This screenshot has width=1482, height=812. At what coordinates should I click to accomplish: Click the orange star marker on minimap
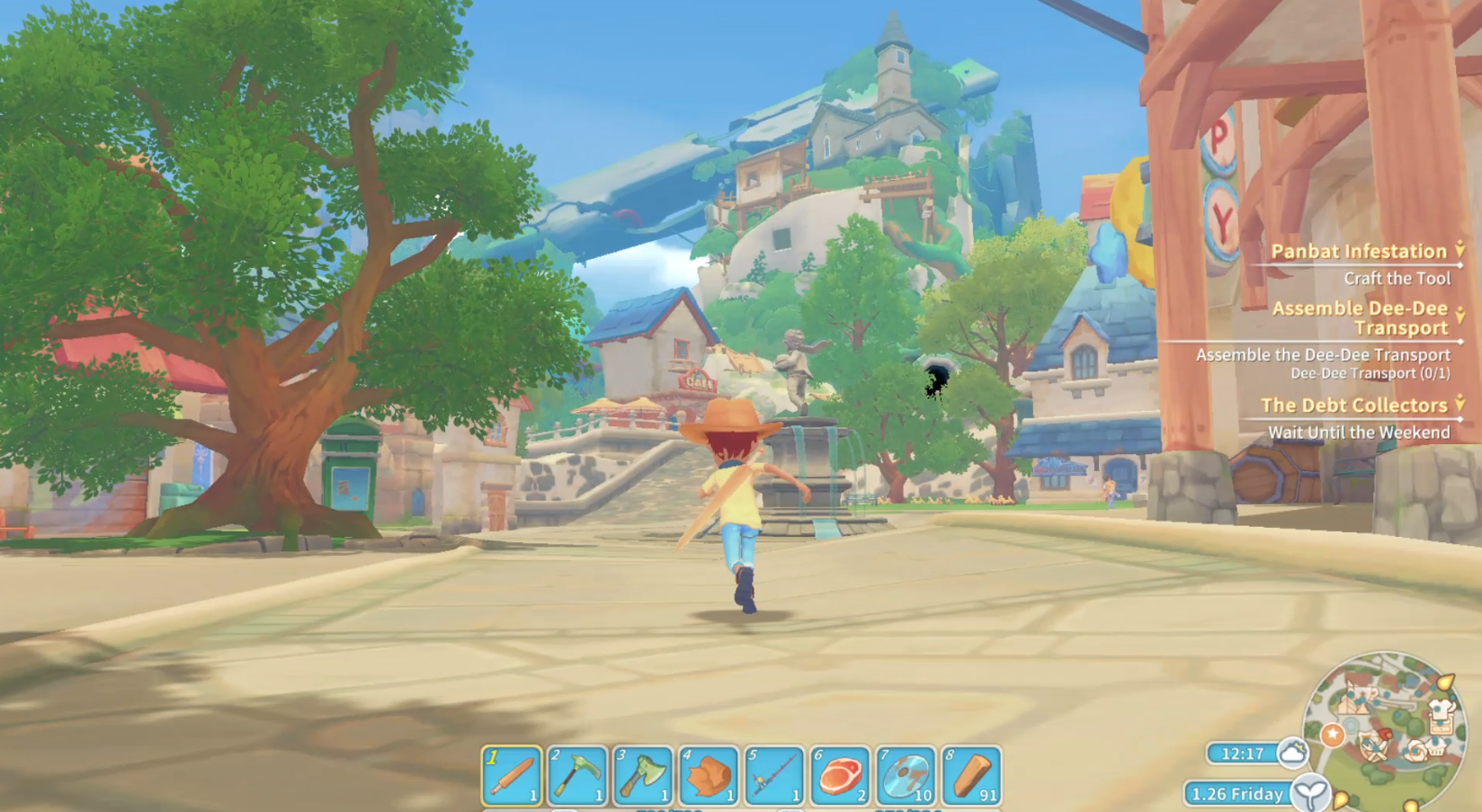coord(1332,736)
